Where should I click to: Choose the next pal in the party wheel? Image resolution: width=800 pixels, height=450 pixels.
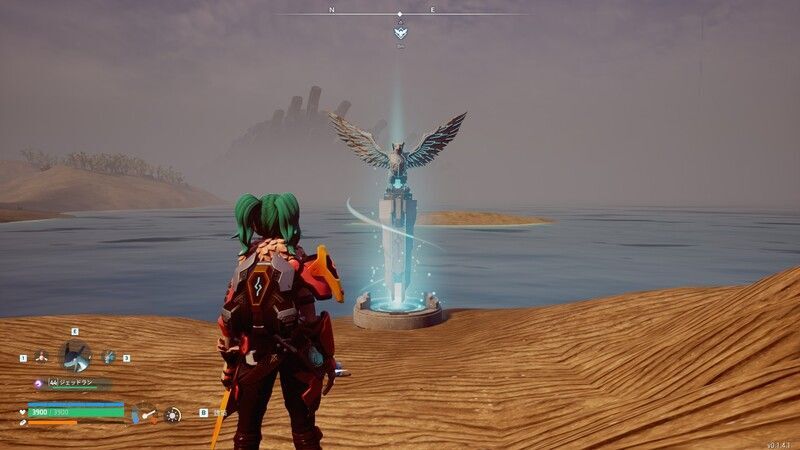(109, 356)
